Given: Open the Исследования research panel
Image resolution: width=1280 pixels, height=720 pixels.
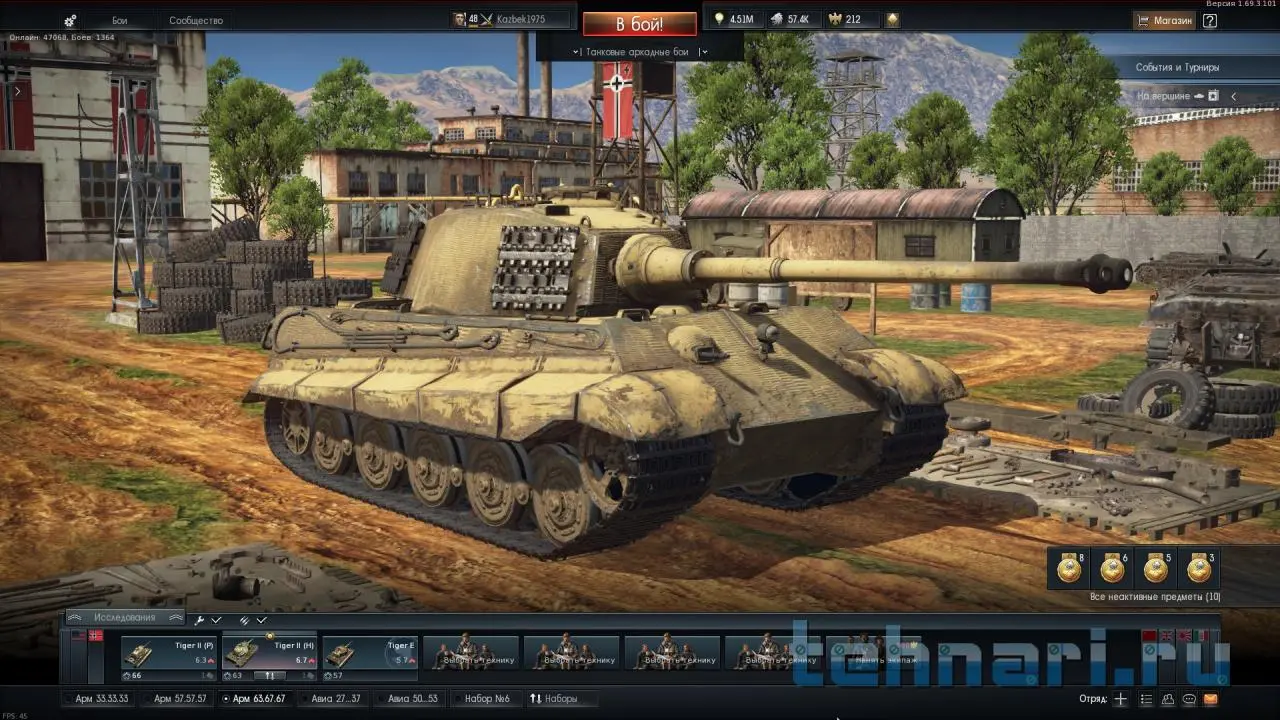Looking at the screenshot, I should [x=125, y=617].
